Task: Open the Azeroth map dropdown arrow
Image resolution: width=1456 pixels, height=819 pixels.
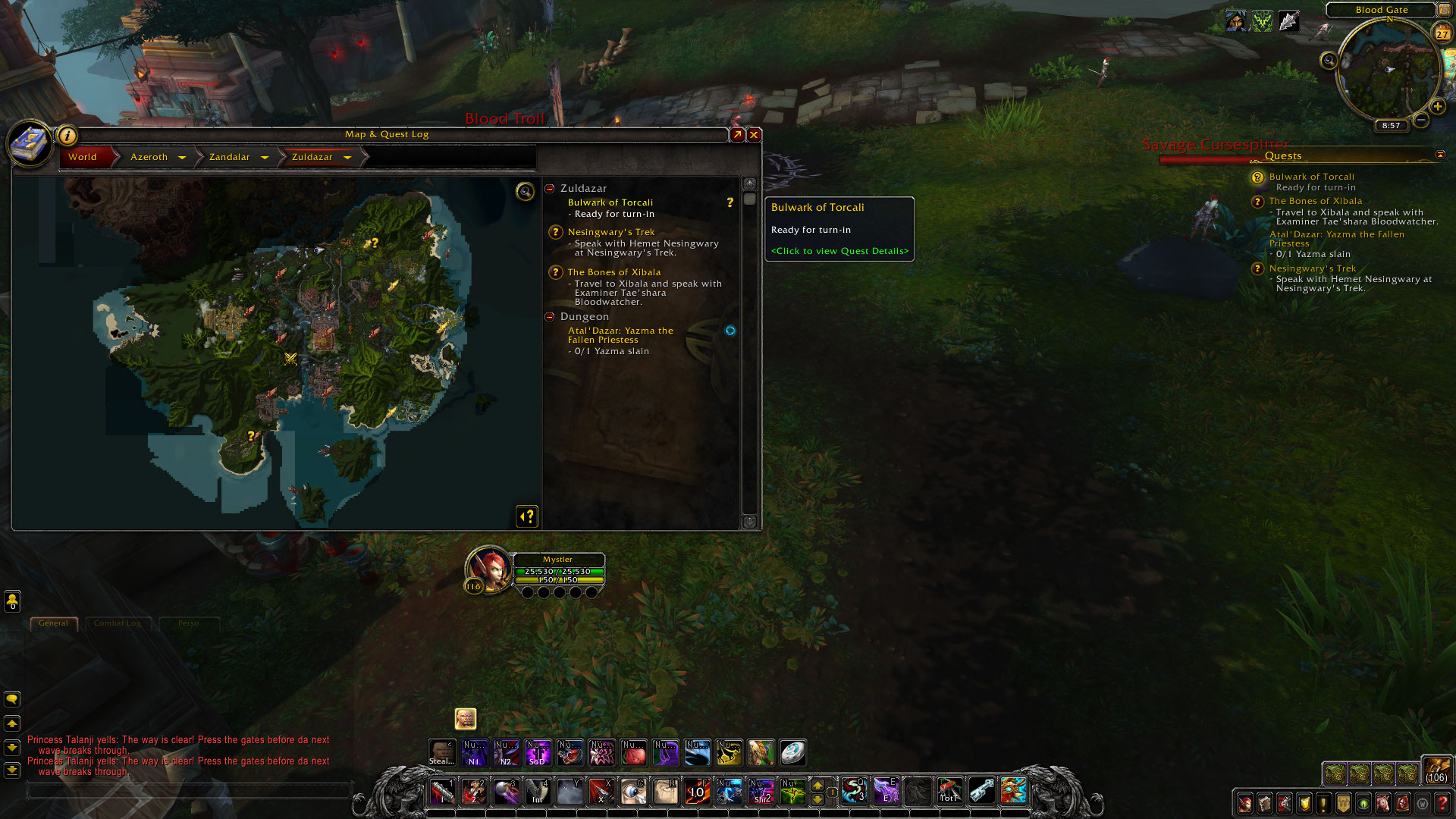Action: (x=182, y=157)
